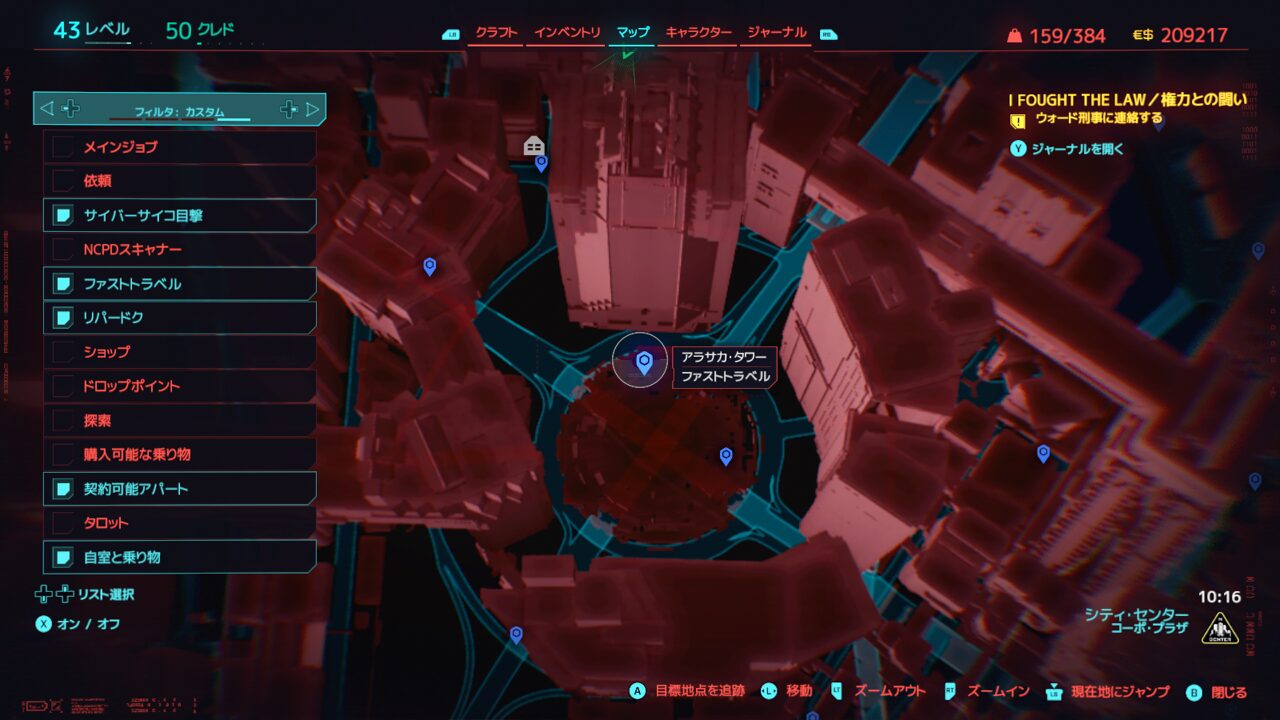Enable the ドロップポイント filter

tap(180, 386)
